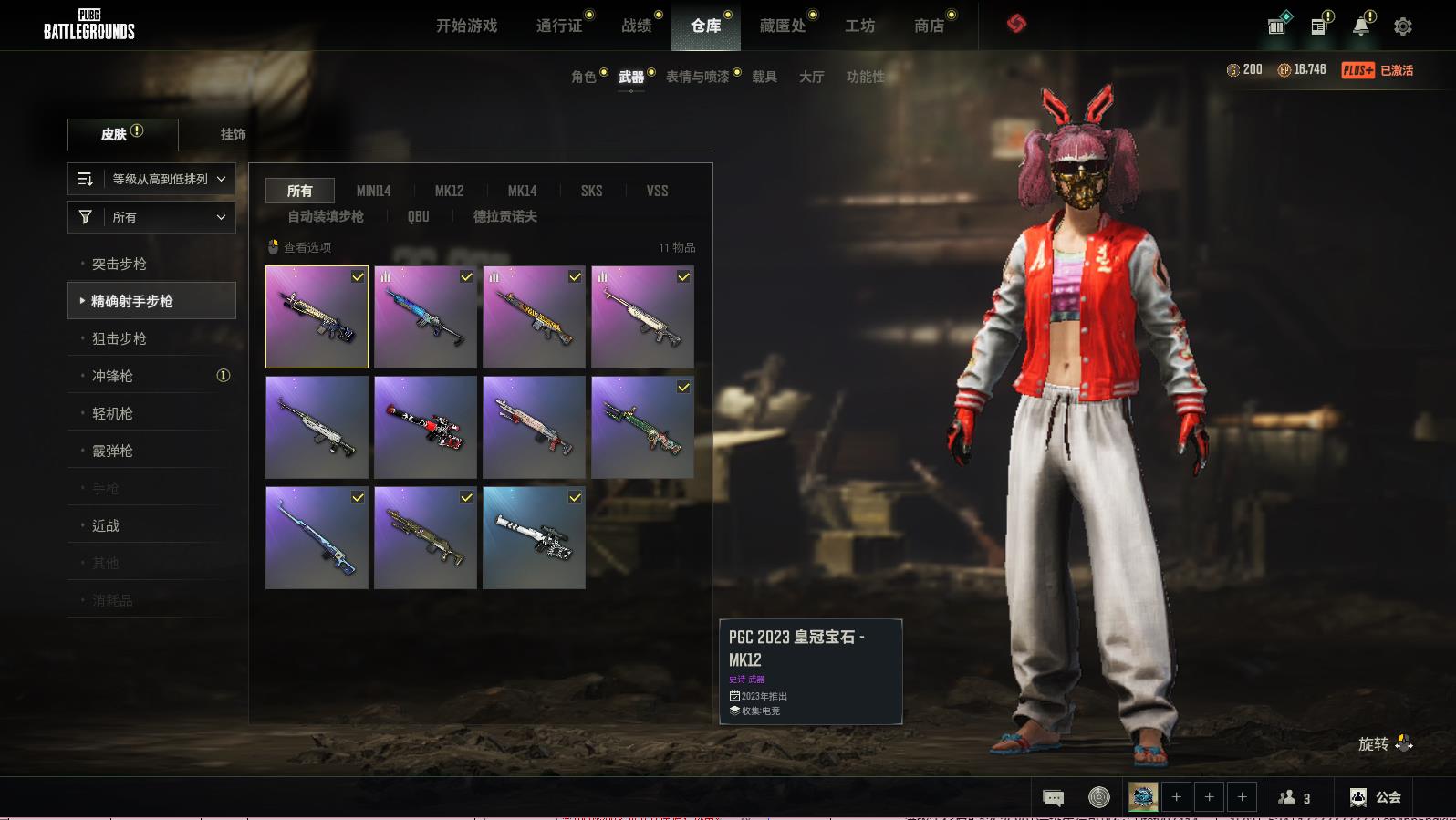Go to the 通行证 pass page
Image resolution: width=1456 pixels, height=820 pixels.
[x=559, y=26]
